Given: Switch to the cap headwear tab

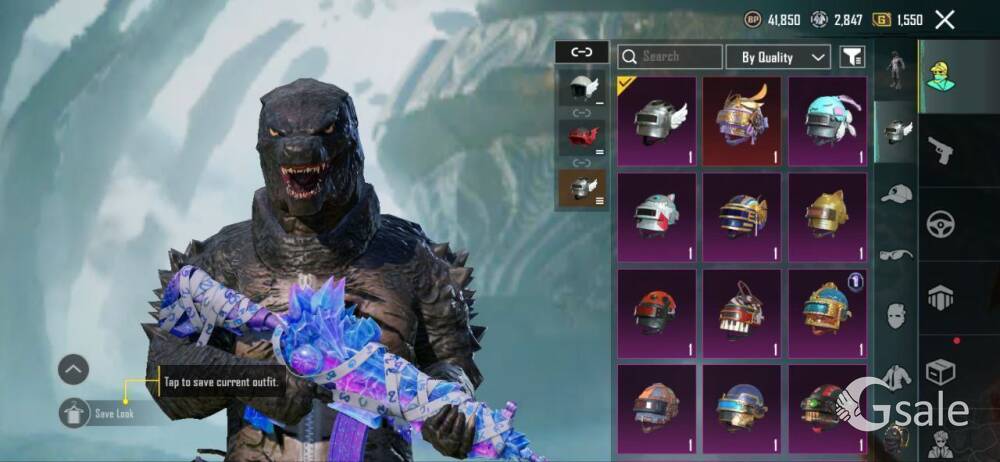Looking at the screenshot, I should click(896, 194).
